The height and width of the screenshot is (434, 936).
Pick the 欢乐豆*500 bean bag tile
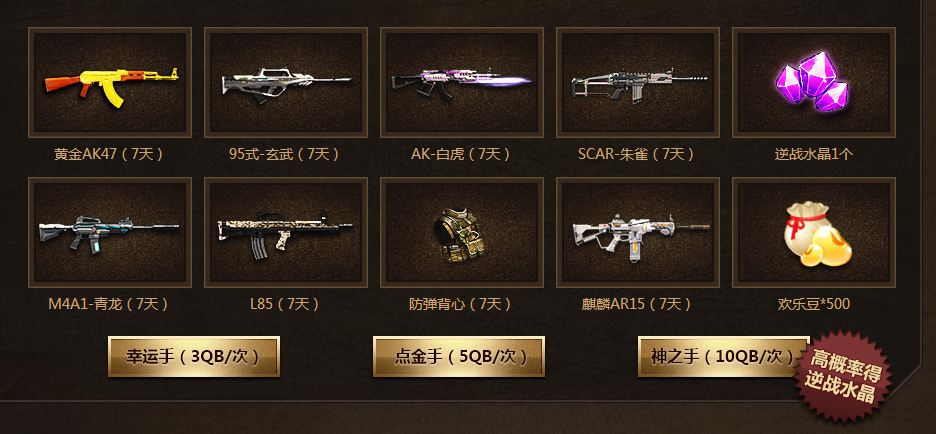point(814,232)
